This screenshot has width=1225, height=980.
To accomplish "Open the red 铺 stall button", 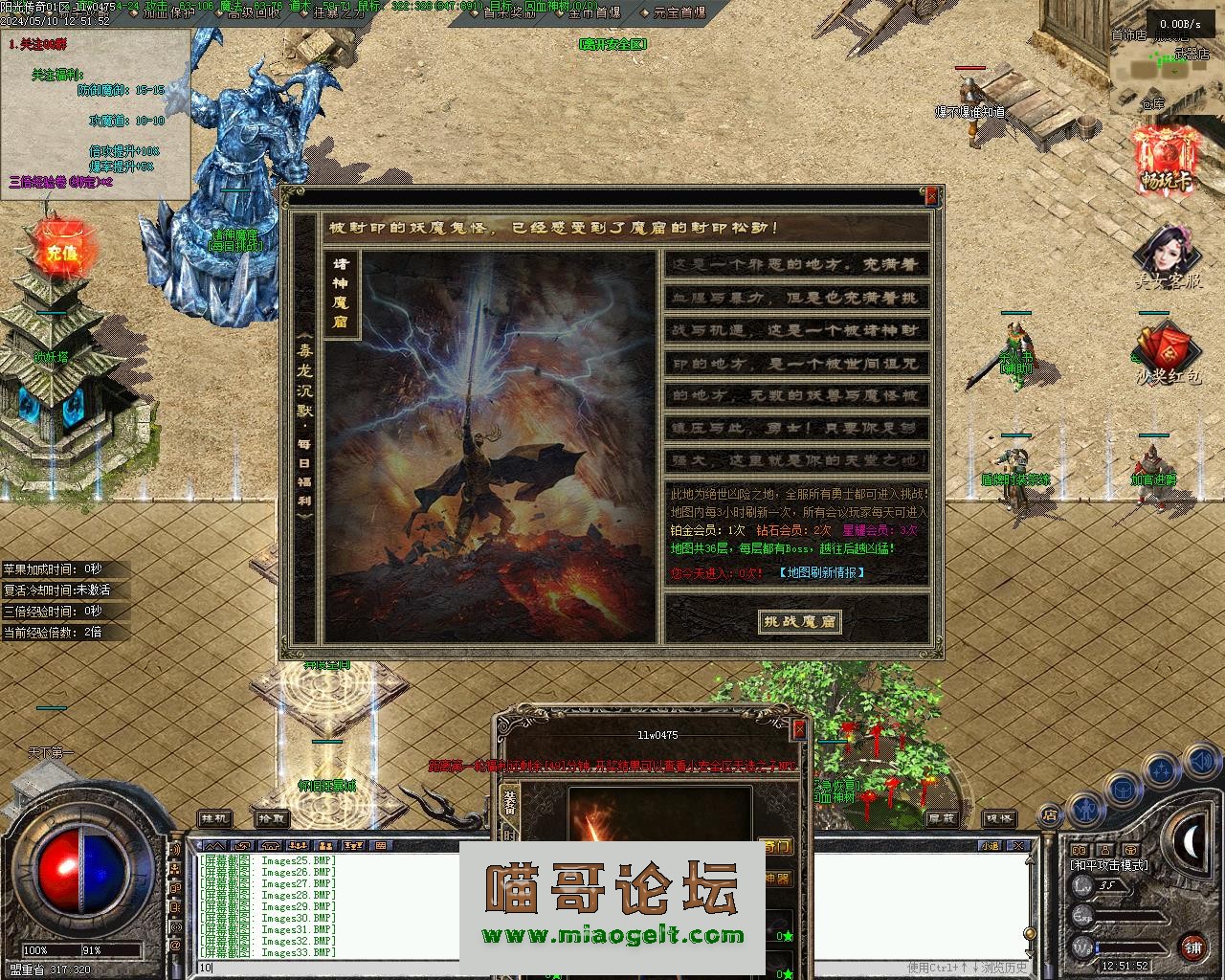I will click(x=1192, y=948).
